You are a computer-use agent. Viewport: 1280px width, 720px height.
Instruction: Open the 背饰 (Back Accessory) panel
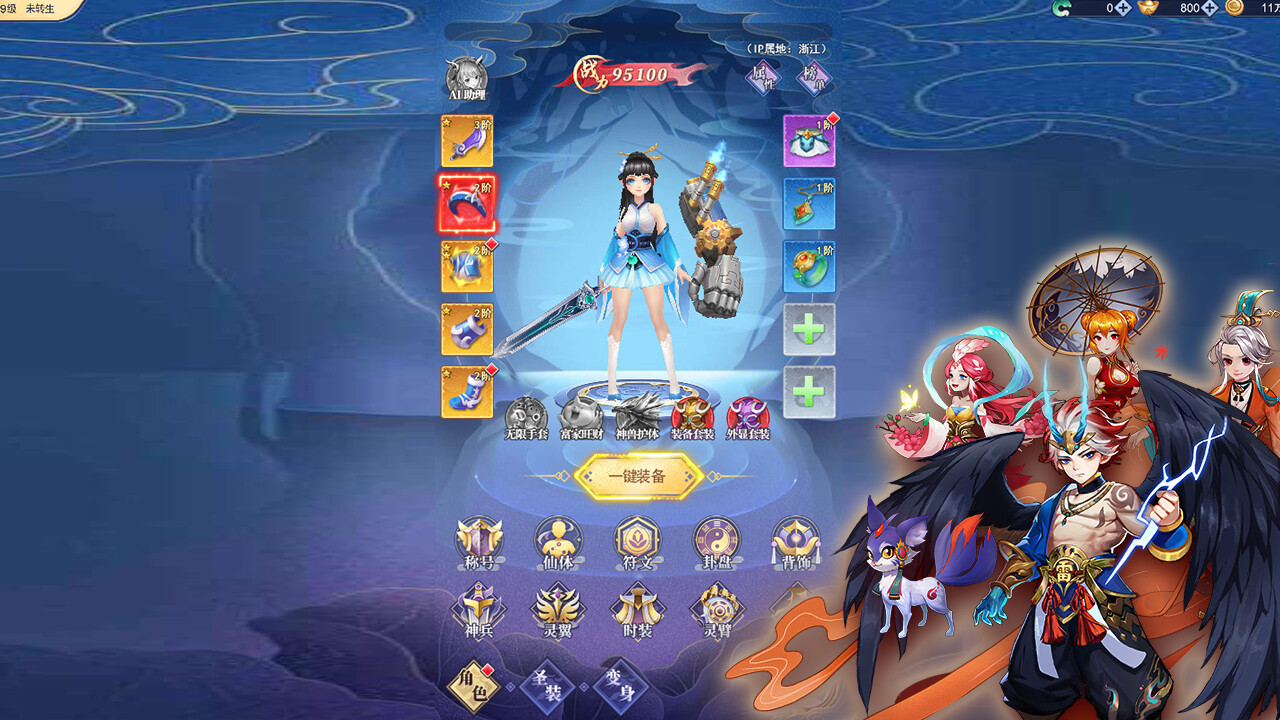(796, 540)
